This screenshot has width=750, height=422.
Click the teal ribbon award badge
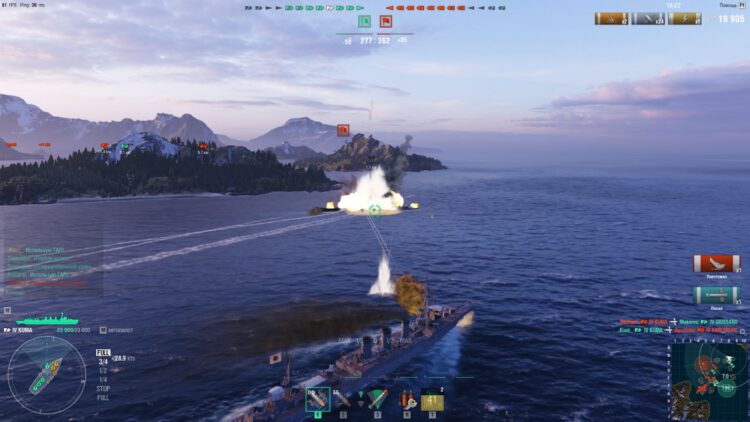[x=716, y=296]
